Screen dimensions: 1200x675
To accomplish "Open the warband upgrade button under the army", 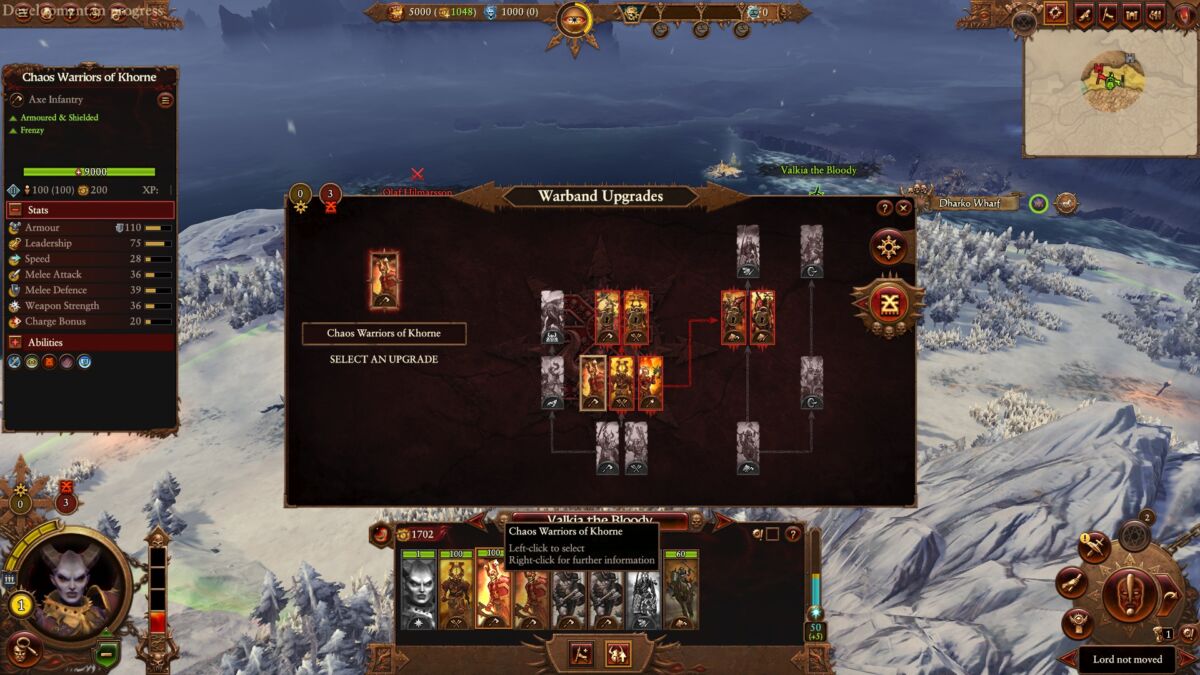I will (x=618, y=653).
